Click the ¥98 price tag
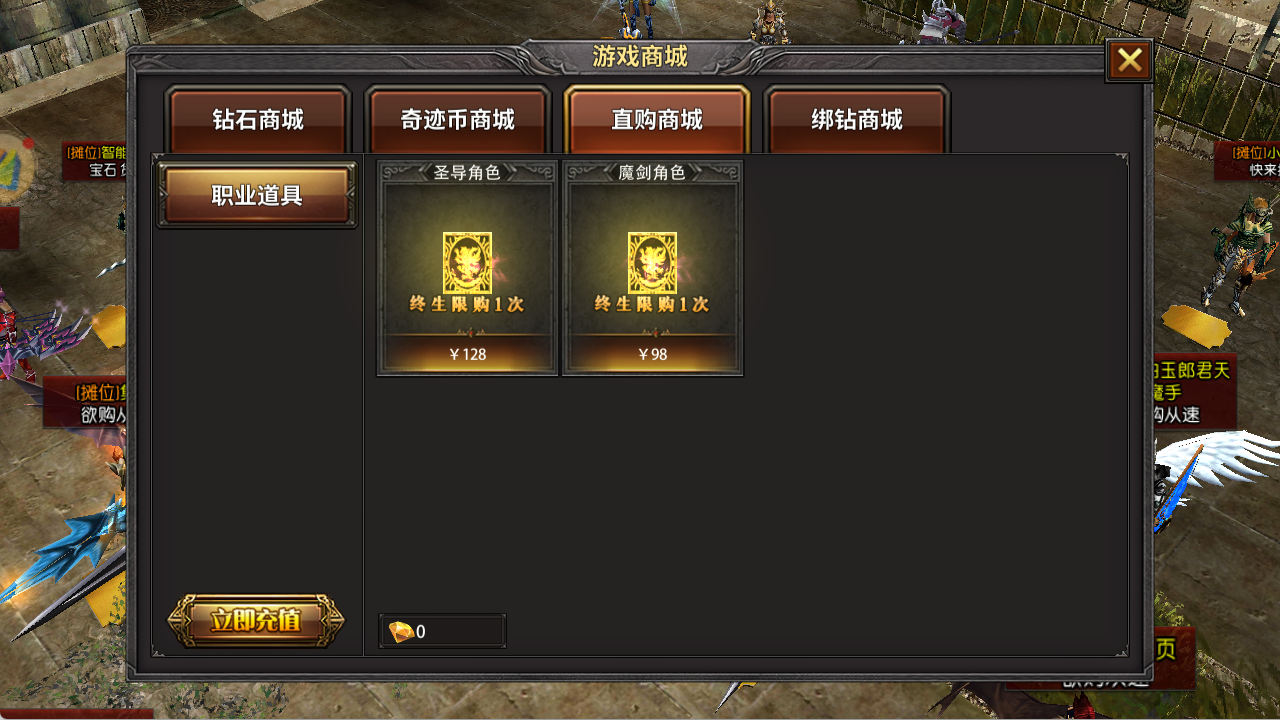The height and width of the screenshot is (720, 1280). point(653,354)
